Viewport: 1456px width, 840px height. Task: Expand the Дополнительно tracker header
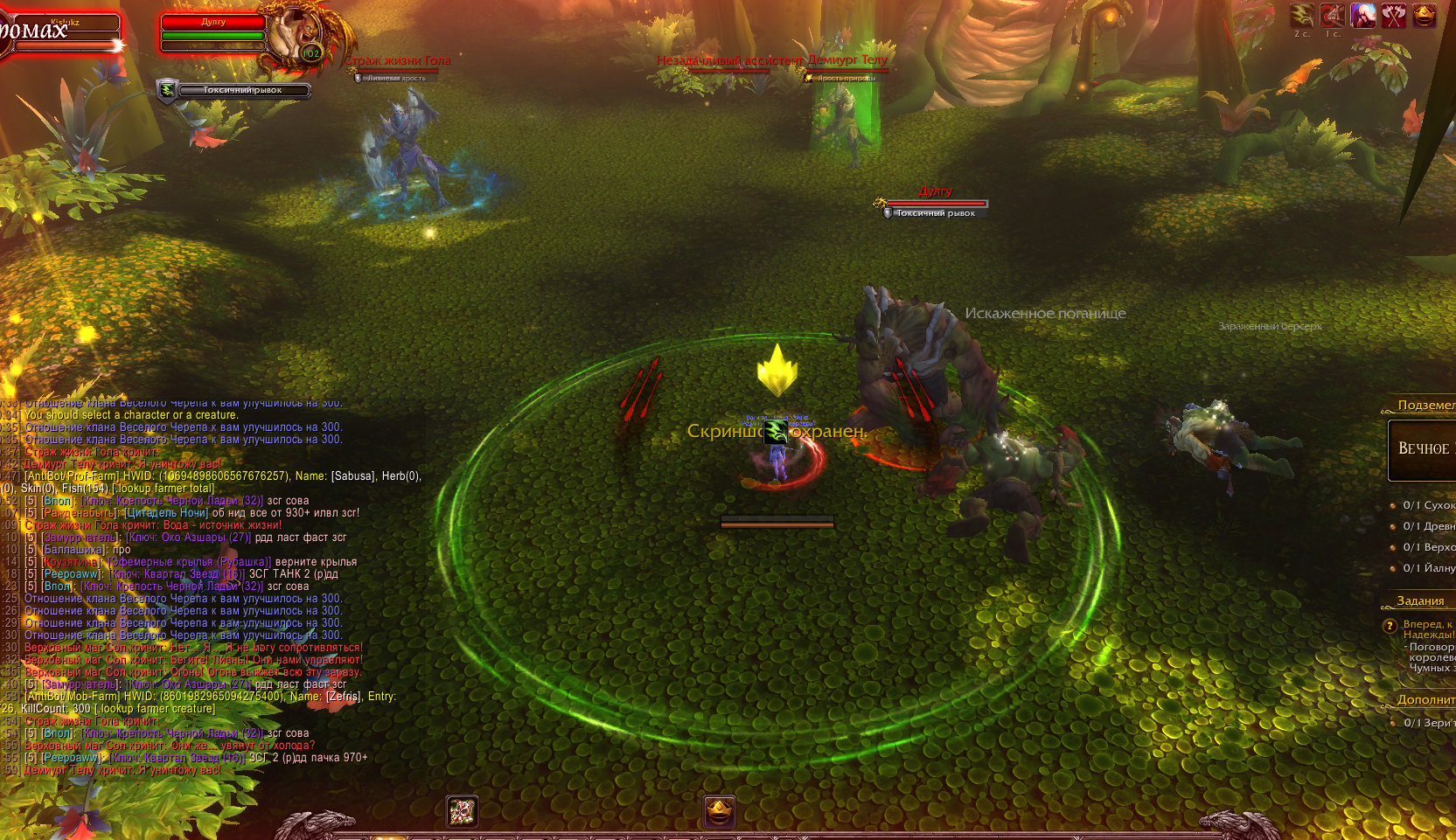[1425, 700]
